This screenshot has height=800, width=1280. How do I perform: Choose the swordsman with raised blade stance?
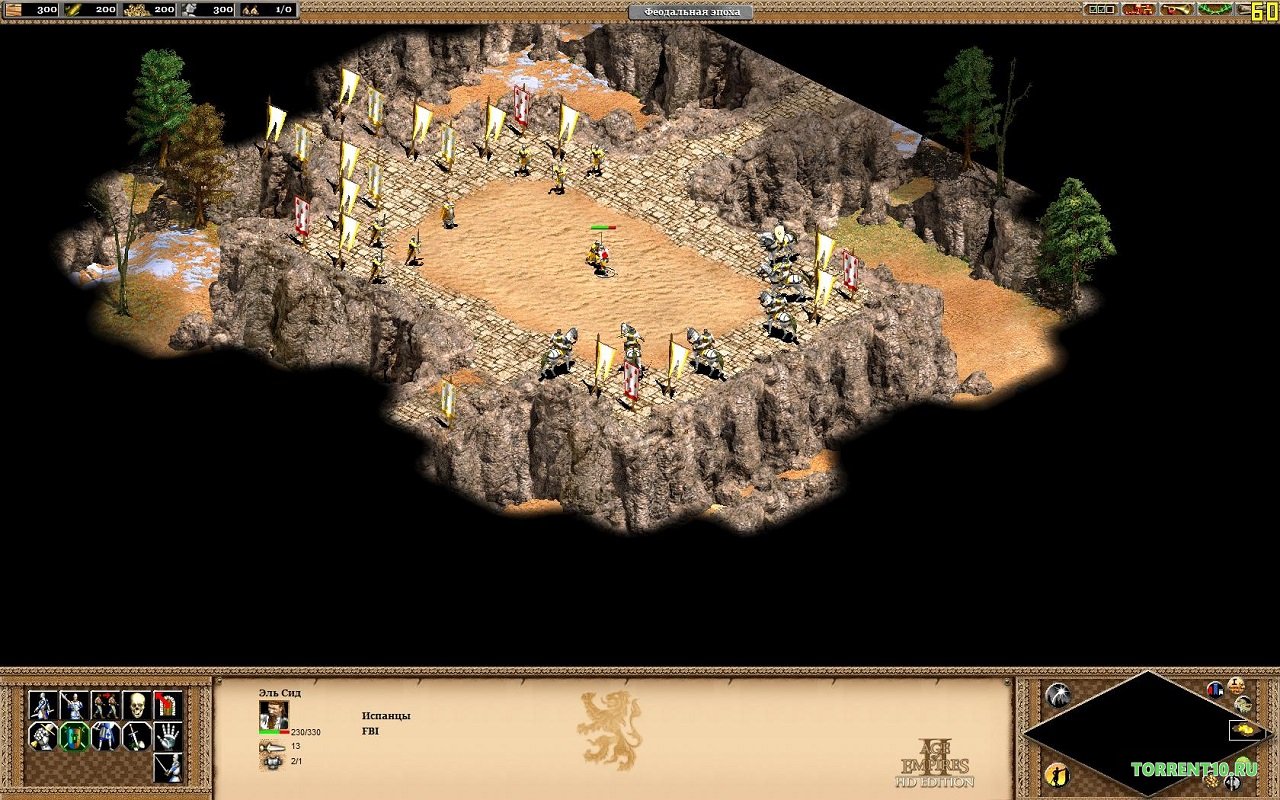[73, 705]
